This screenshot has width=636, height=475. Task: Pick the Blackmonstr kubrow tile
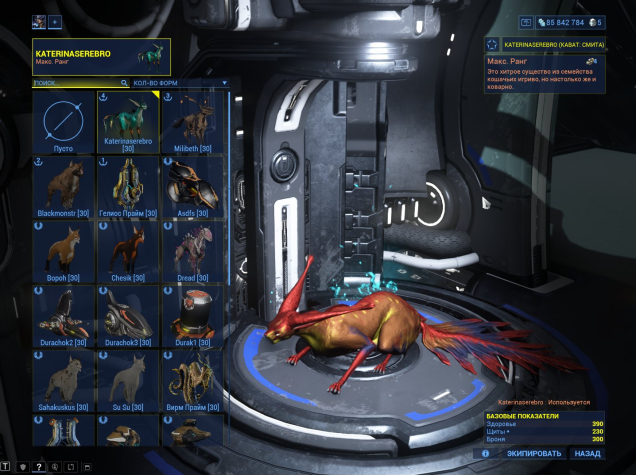click(64, 187)
